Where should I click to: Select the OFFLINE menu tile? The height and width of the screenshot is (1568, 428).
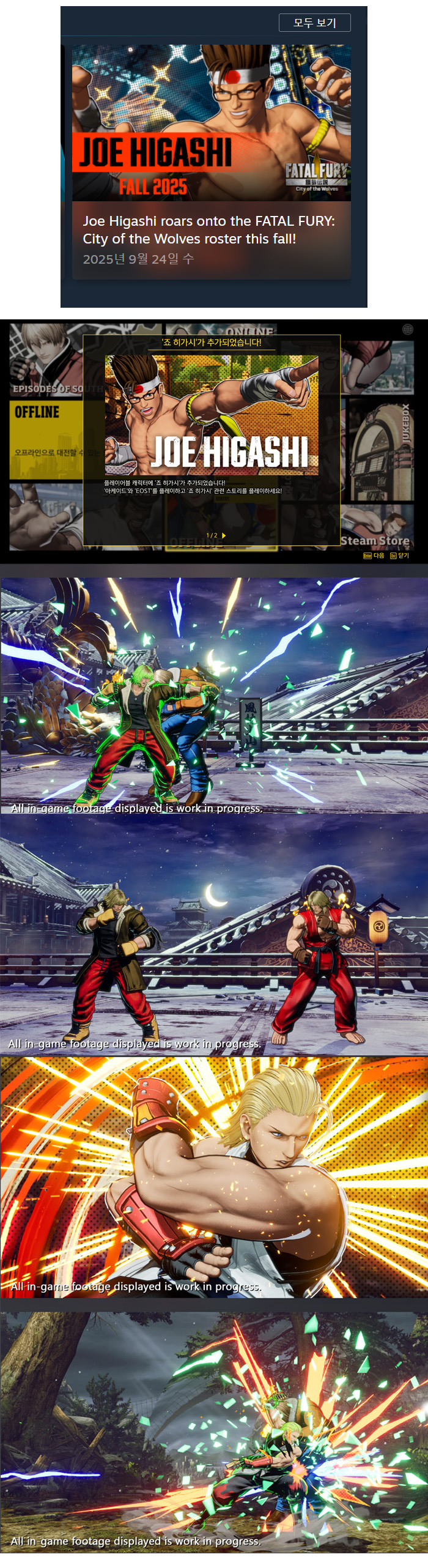pyautogui.click(x=44, y=439)
